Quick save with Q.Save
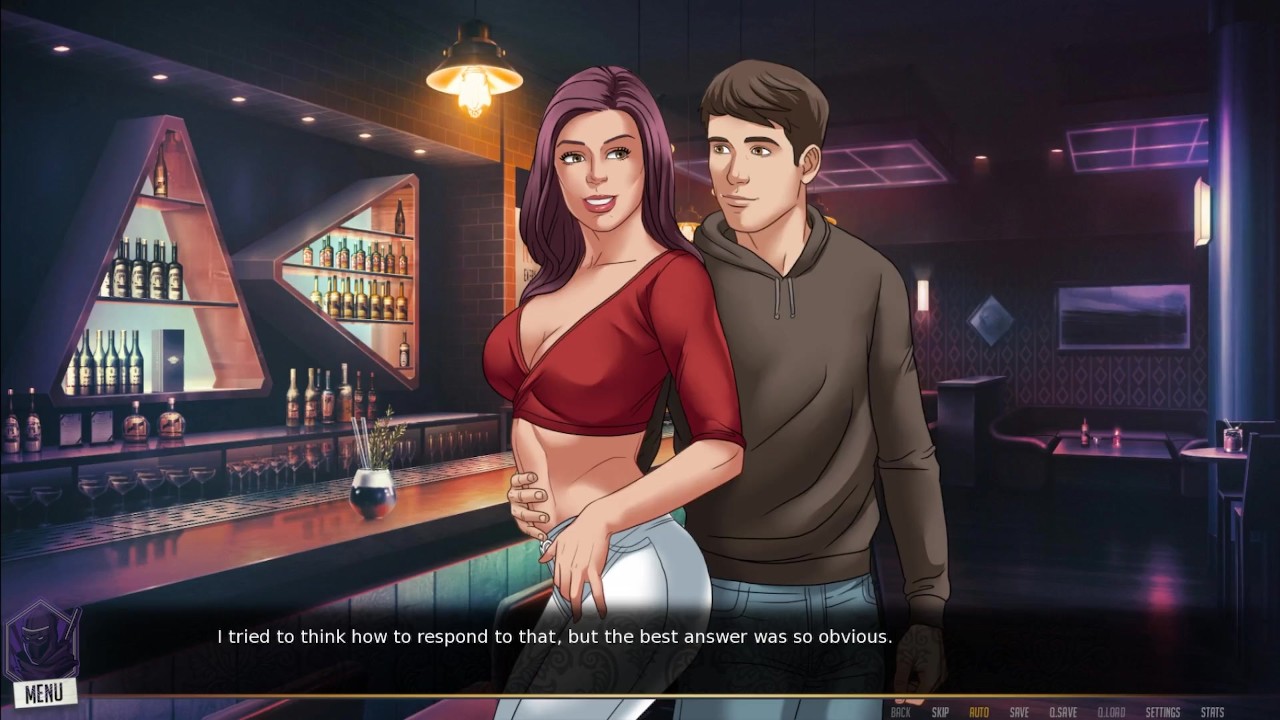The image size is (1280, 720). pyautogui.click(x=1063, y=712)
